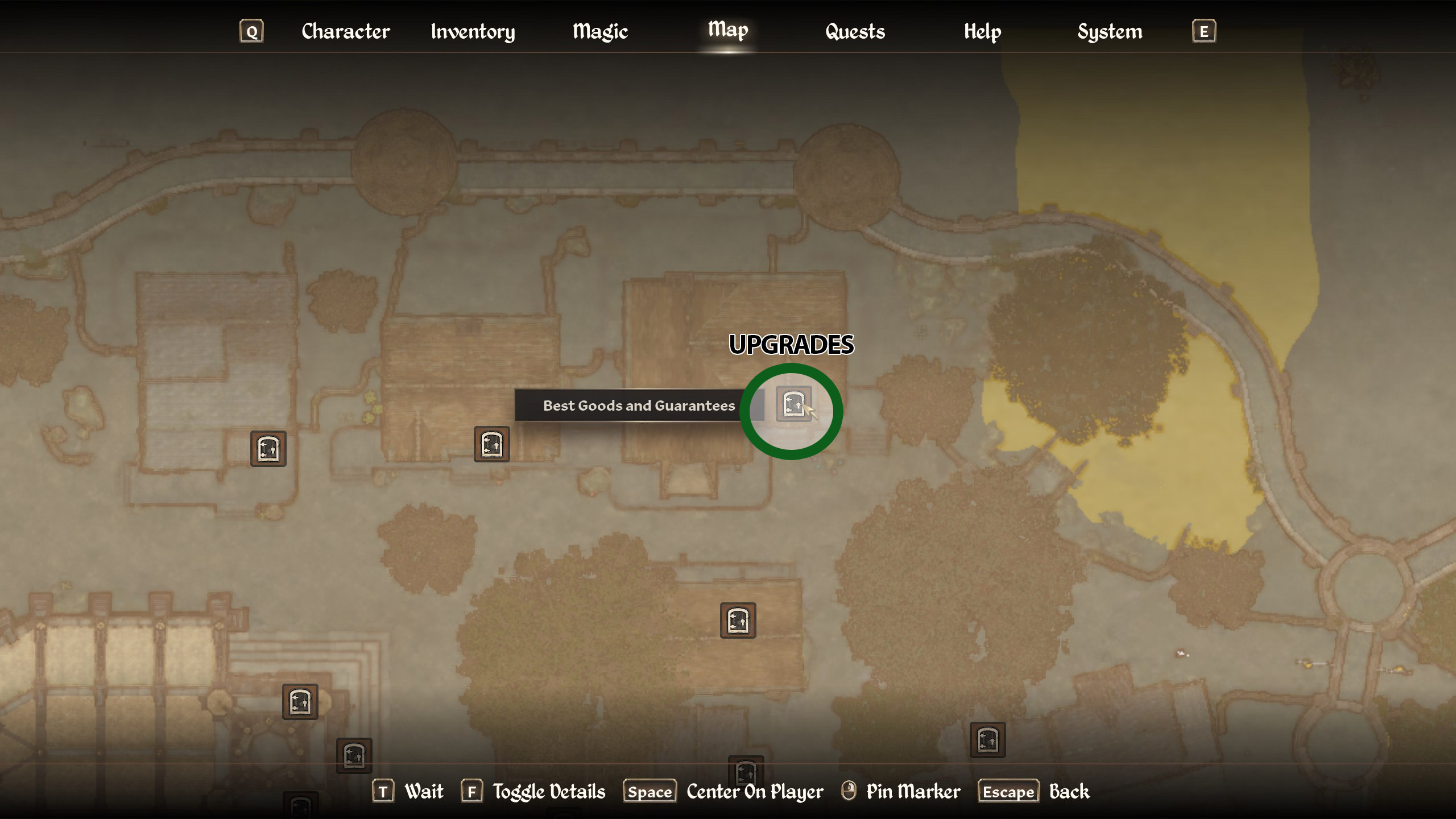
Task: Toggle map details using the F control
Action: point(472,791)
